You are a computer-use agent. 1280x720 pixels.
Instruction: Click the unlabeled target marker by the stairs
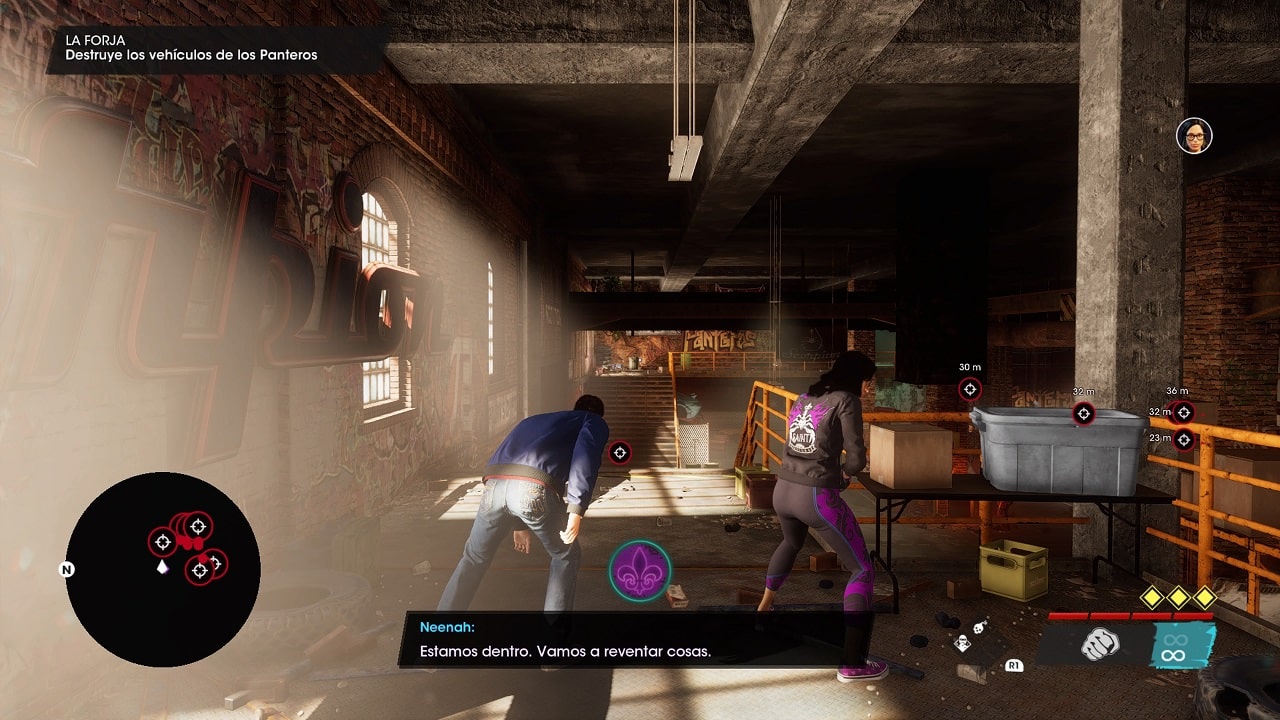(620, 453)
